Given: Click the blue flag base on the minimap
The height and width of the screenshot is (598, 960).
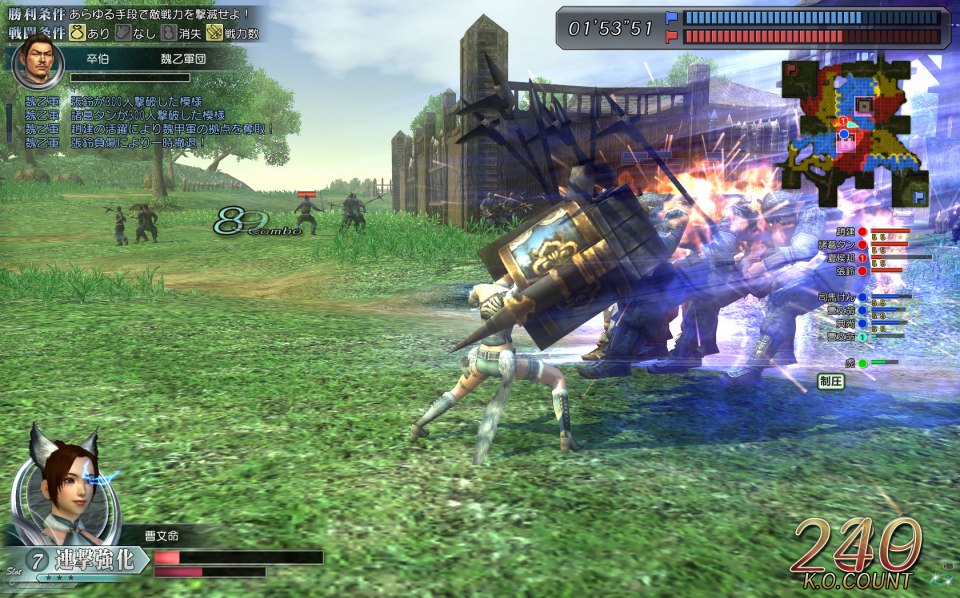Looking at the screenshot, I should pos(919,198).
